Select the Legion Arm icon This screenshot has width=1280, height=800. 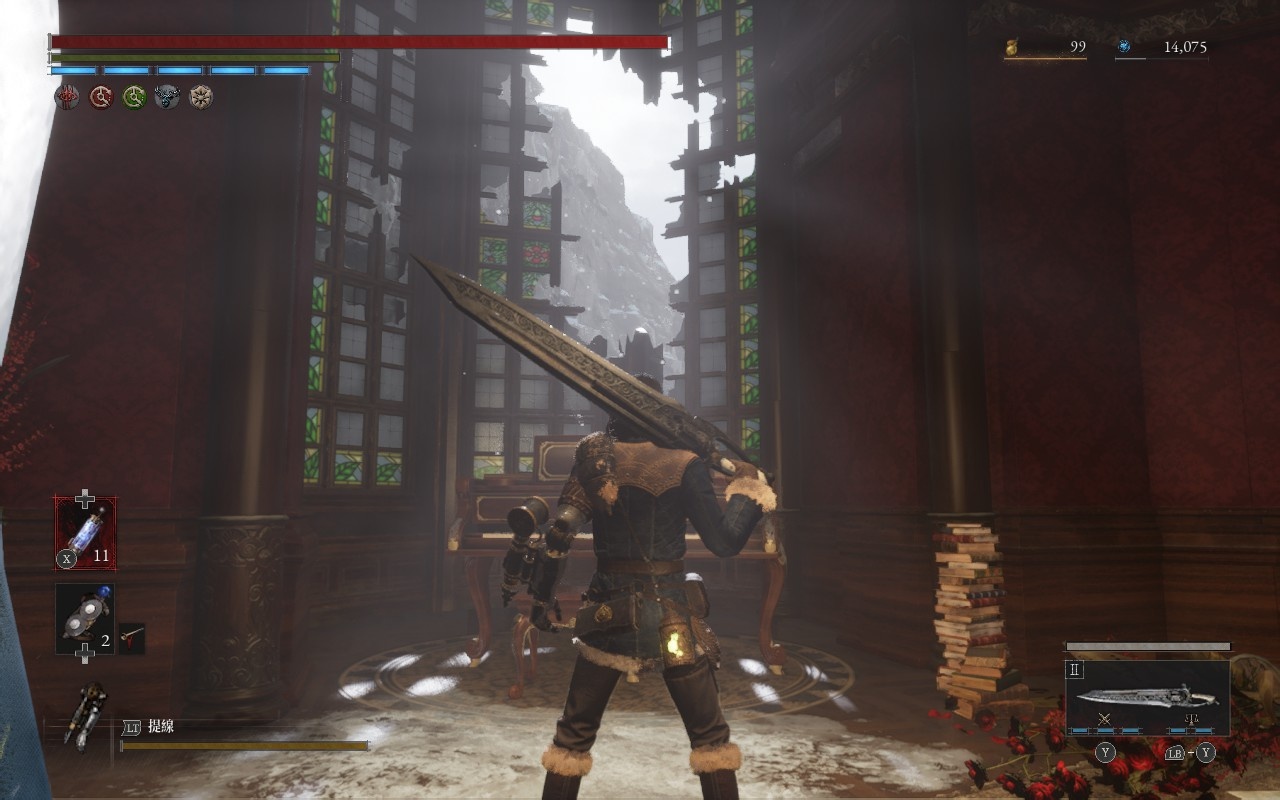(x=86, y=714)
